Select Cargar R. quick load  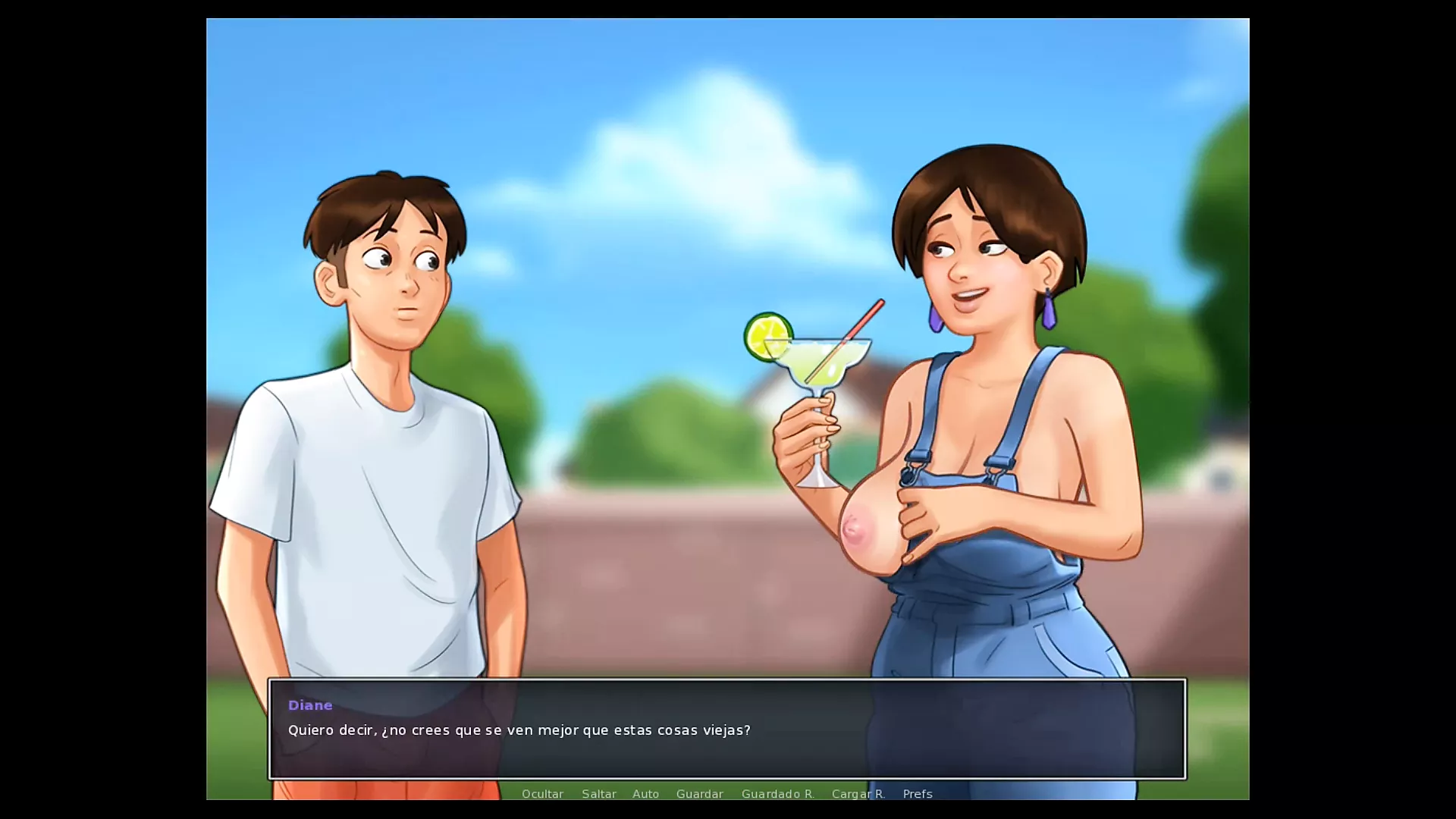pos(858,794)
